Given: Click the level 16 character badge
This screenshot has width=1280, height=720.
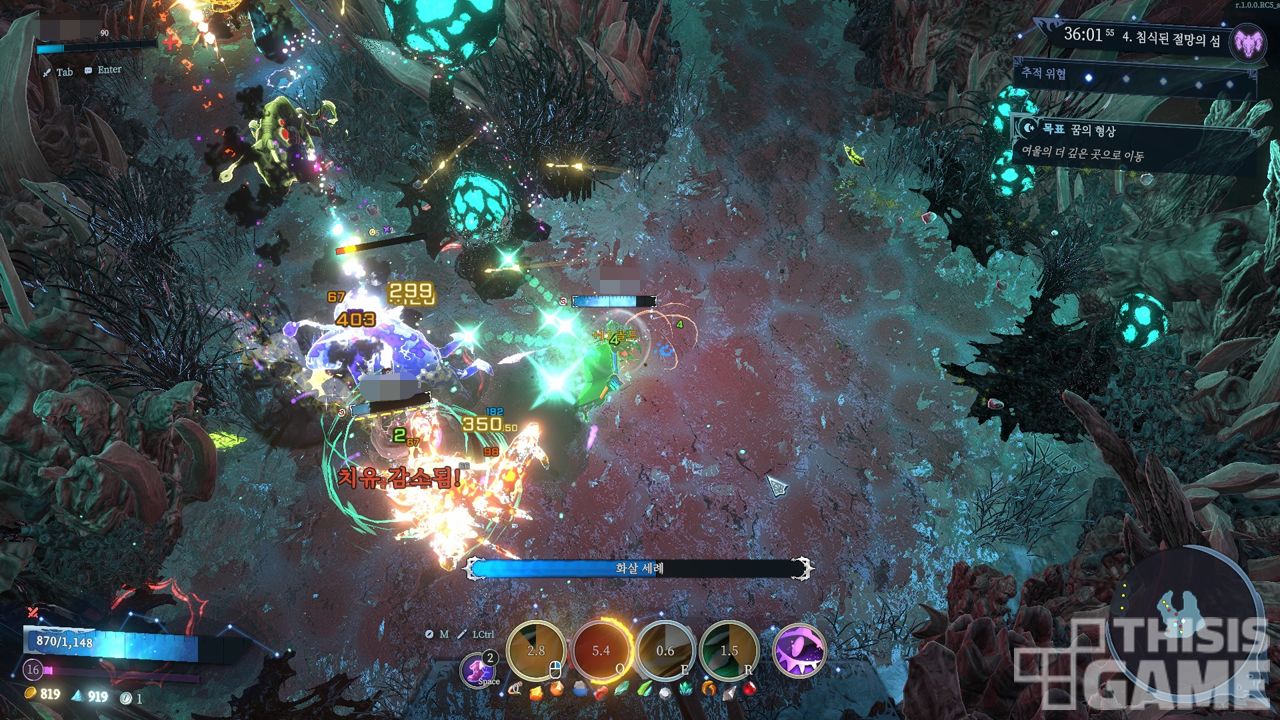Looking at the screenshot, I should click(34, 670).
